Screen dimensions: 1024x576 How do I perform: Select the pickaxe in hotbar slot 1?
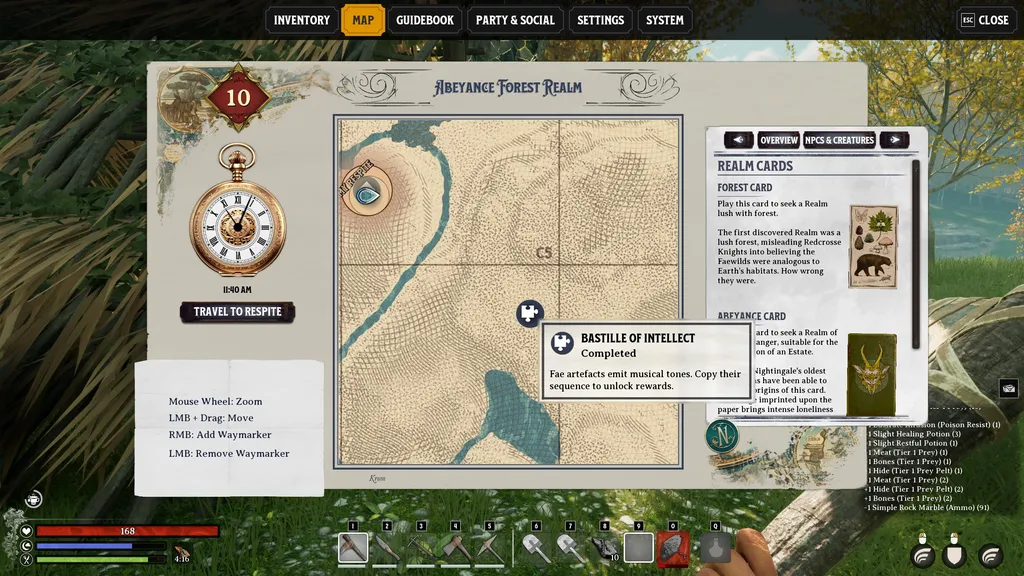pos(353,547)
